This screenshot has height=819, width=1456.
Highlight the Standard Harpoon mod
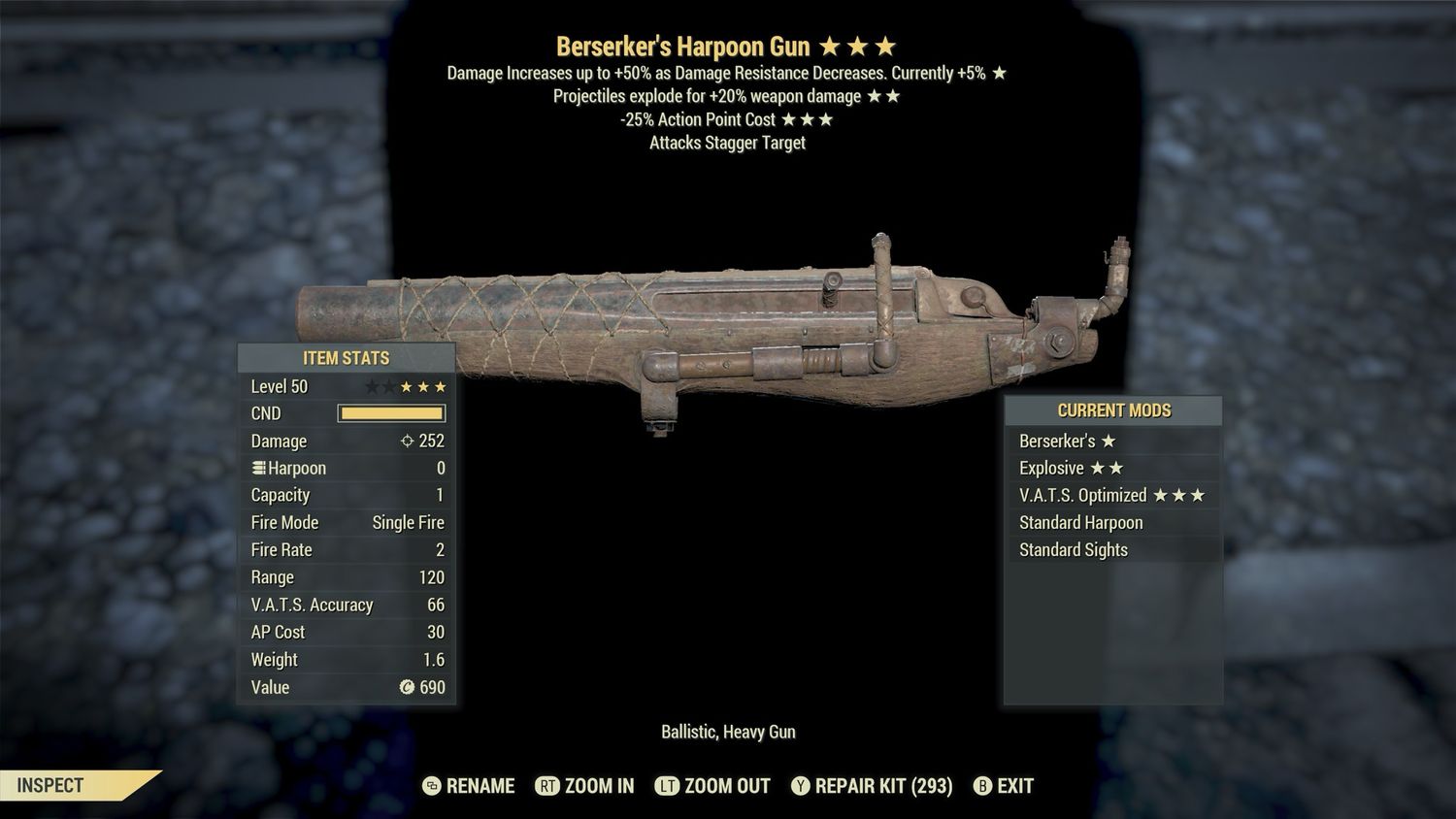pyautogui.click(x=1112, y=522)
